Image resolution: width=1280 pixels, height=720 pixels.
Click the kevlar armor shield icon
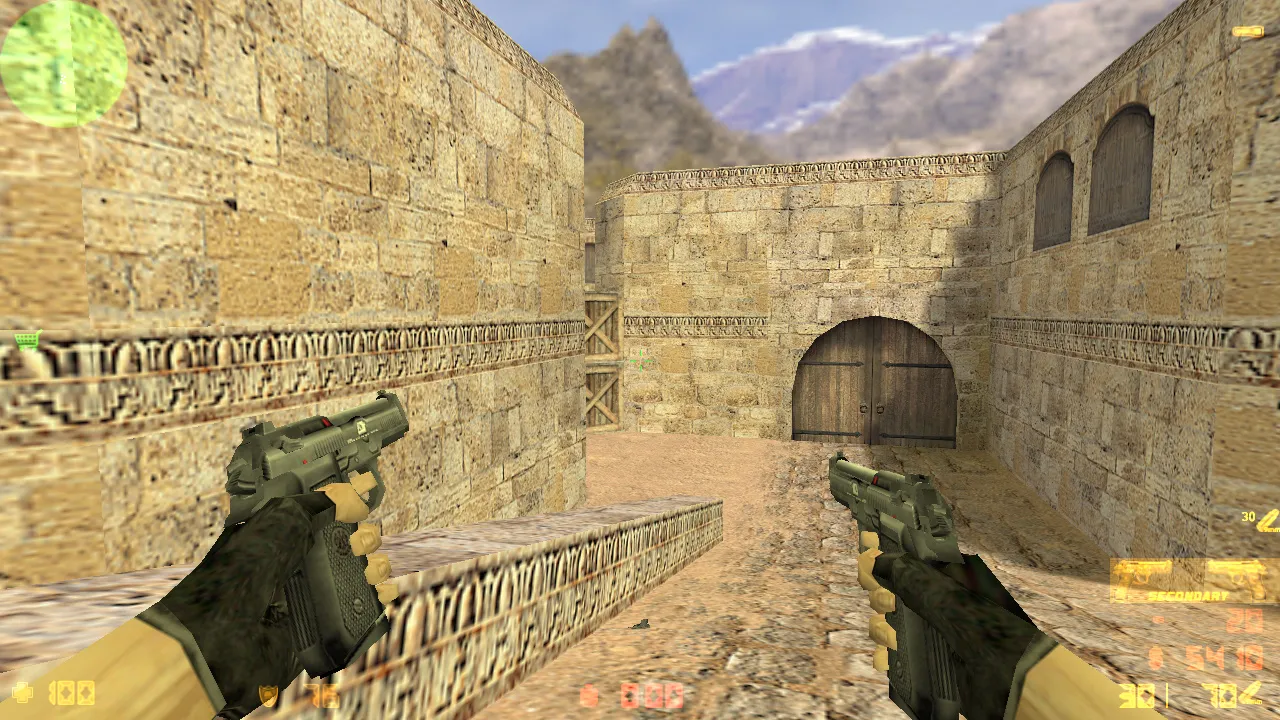tap(268, 695)
